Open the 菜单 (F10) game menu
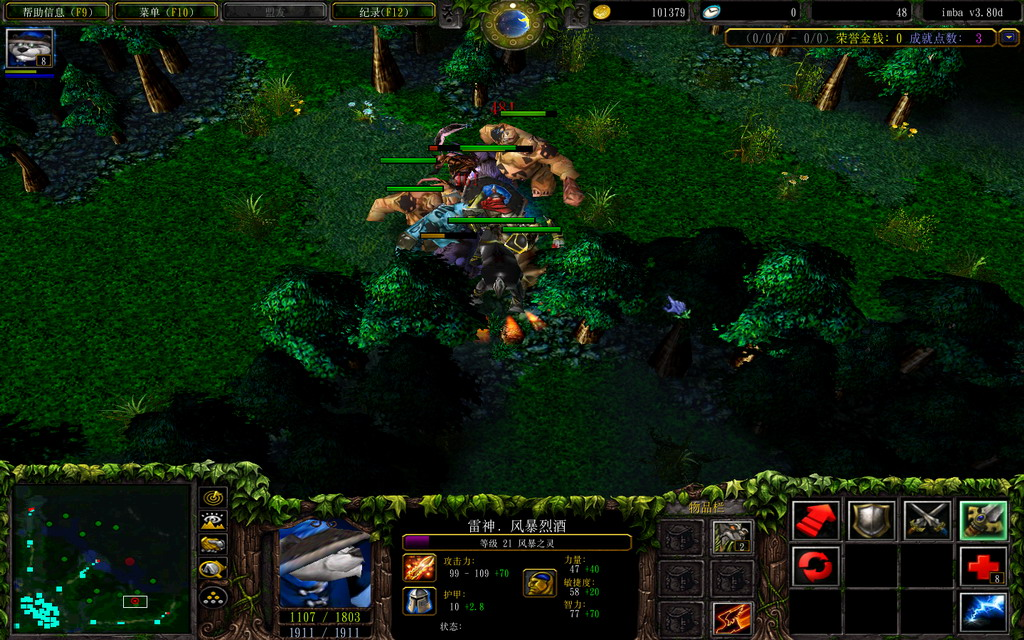 (x=165, y=12)
